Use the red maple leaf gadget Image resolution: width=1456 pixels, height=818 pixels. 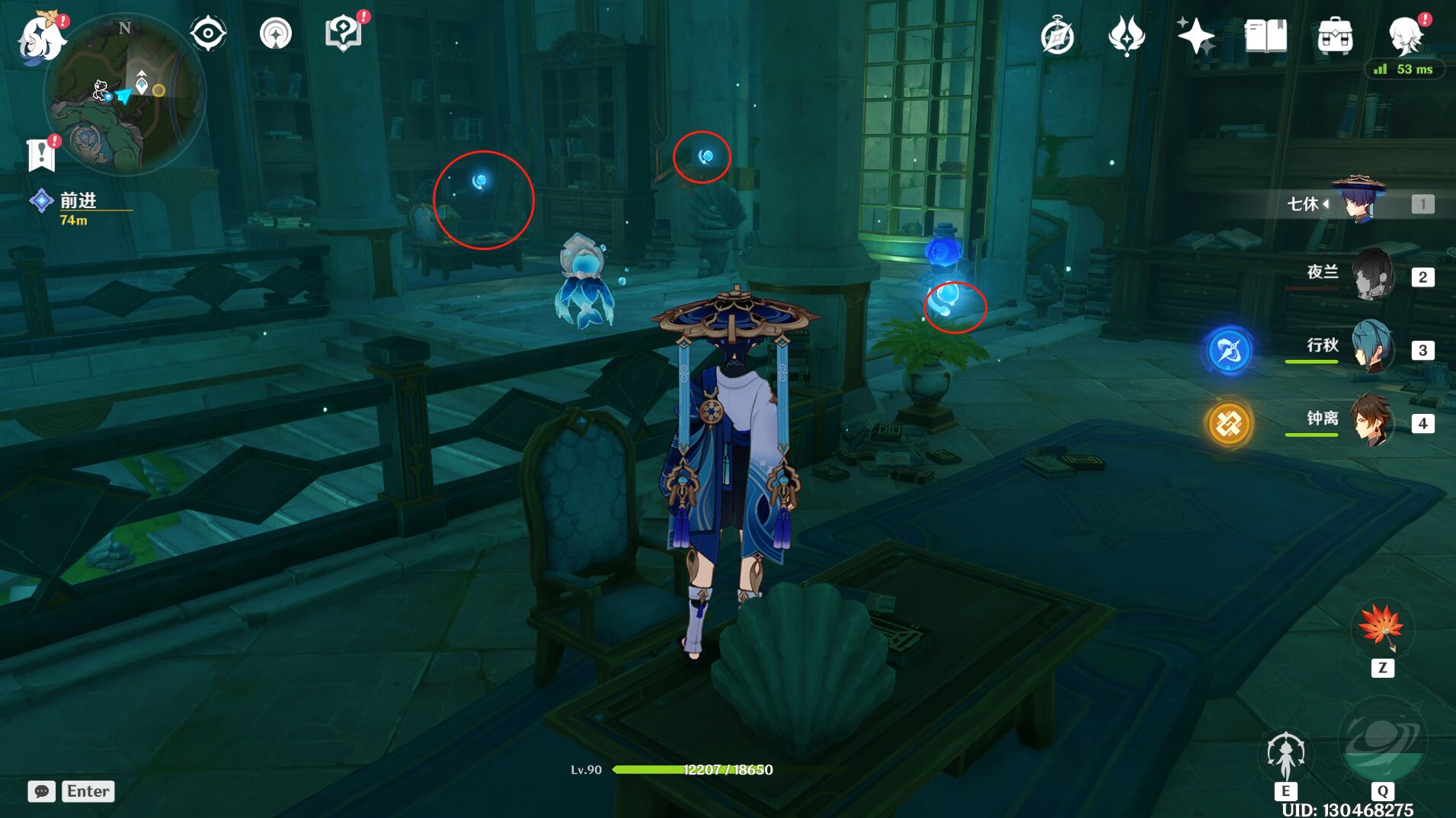(x=1381, y=629)
